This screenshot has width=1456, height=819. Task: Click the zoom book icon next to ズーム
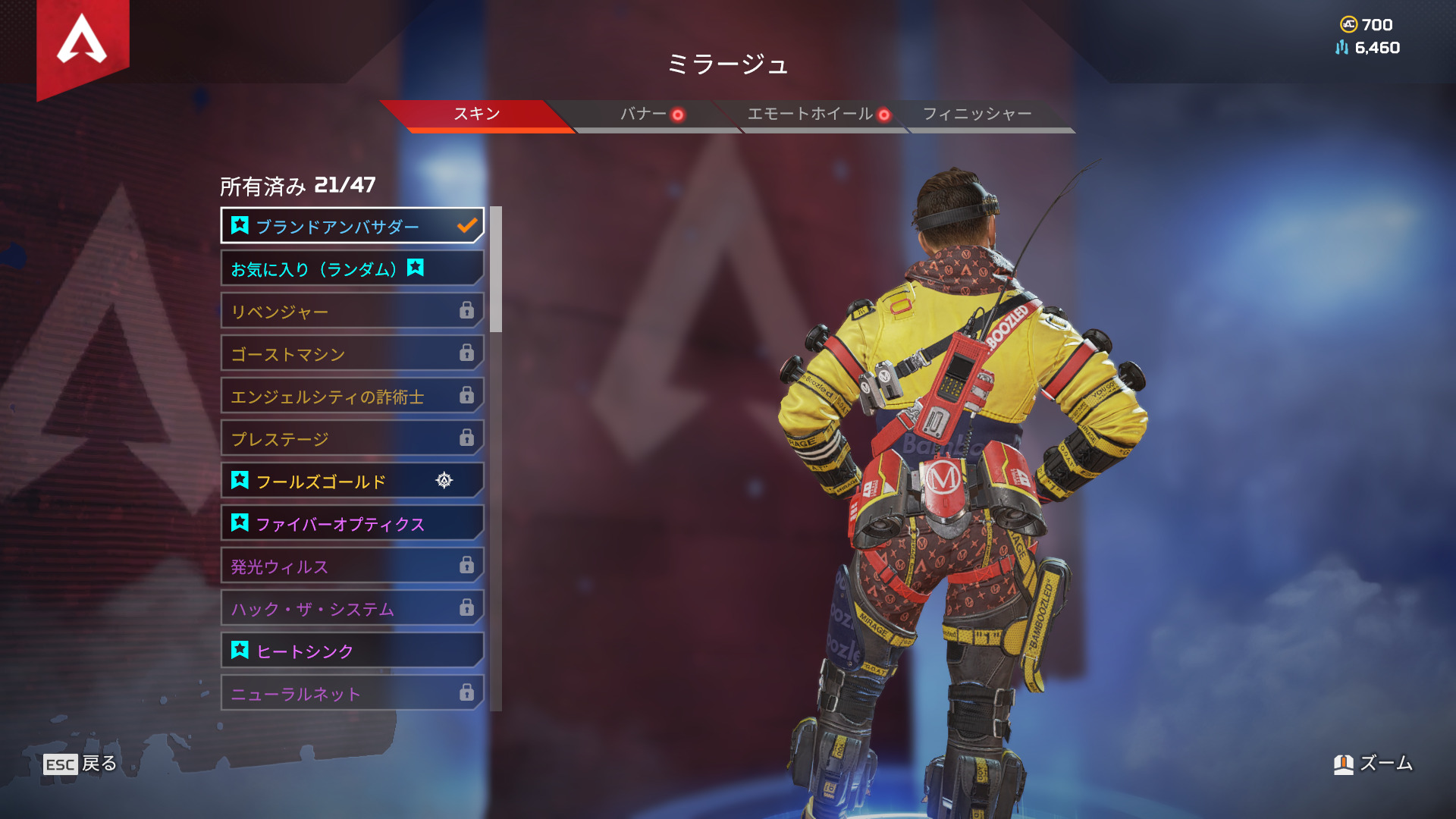click(1344, 764)
